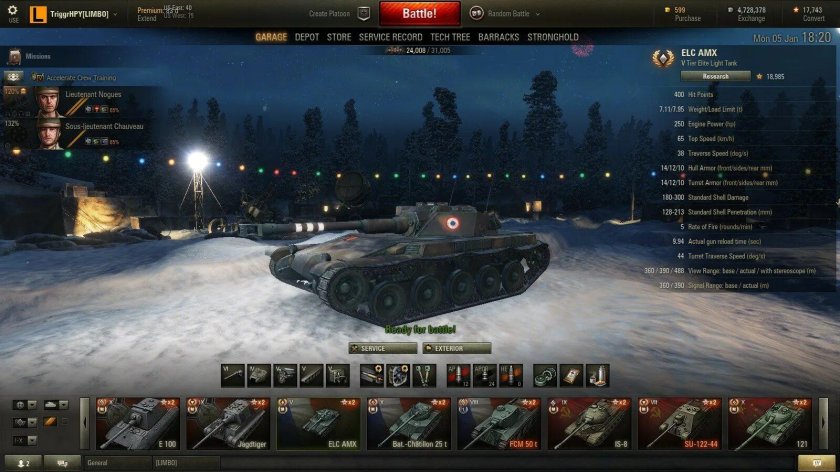
Task: Open the Depot tab
Action: (307, 37)
